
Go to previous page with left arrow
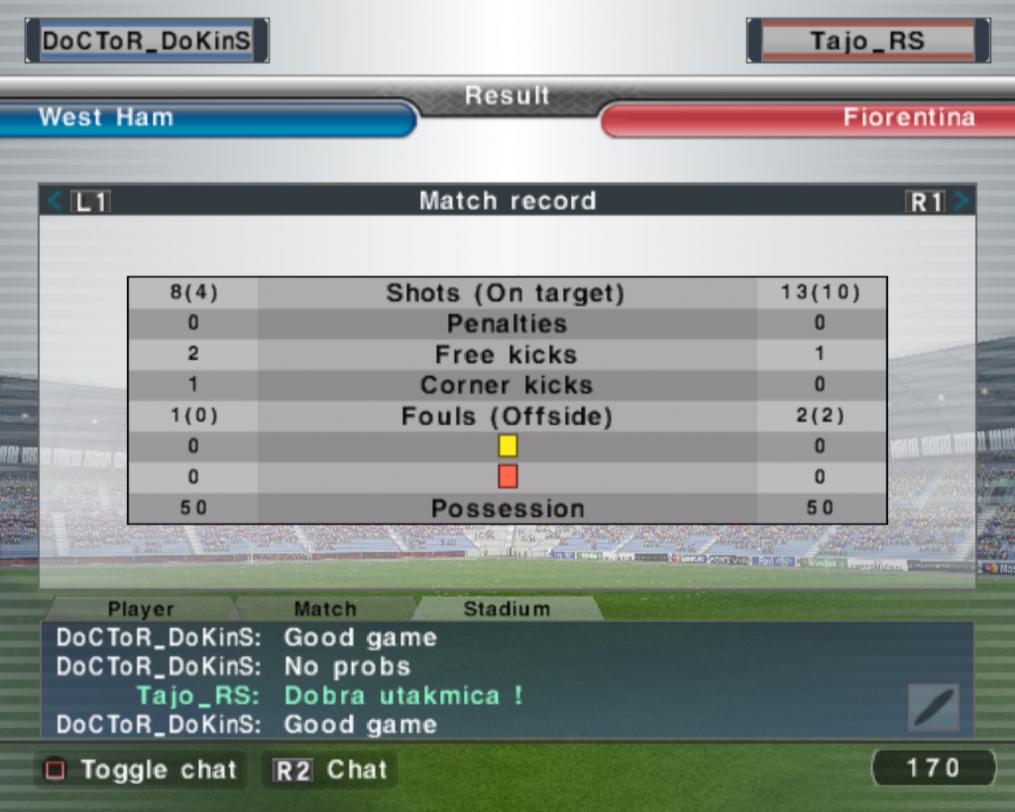56,201
